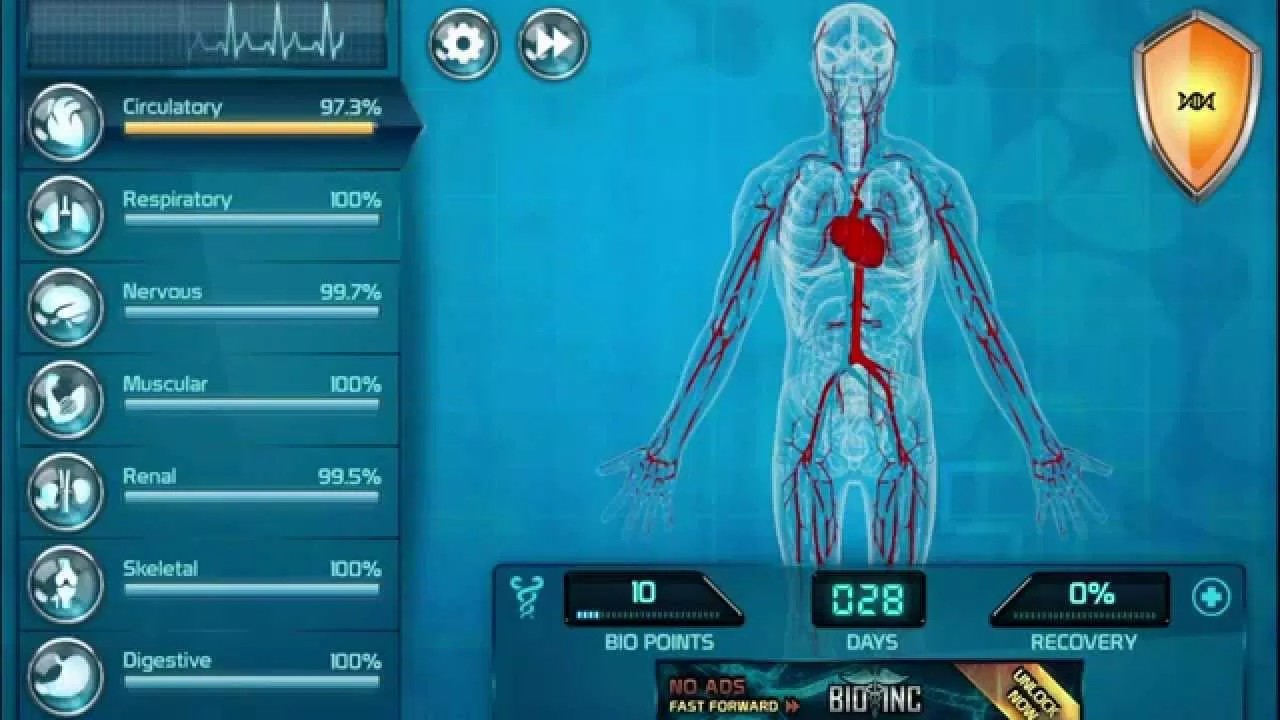
Task: Open the Nervous system brain icon
Action: click(62, 306)
